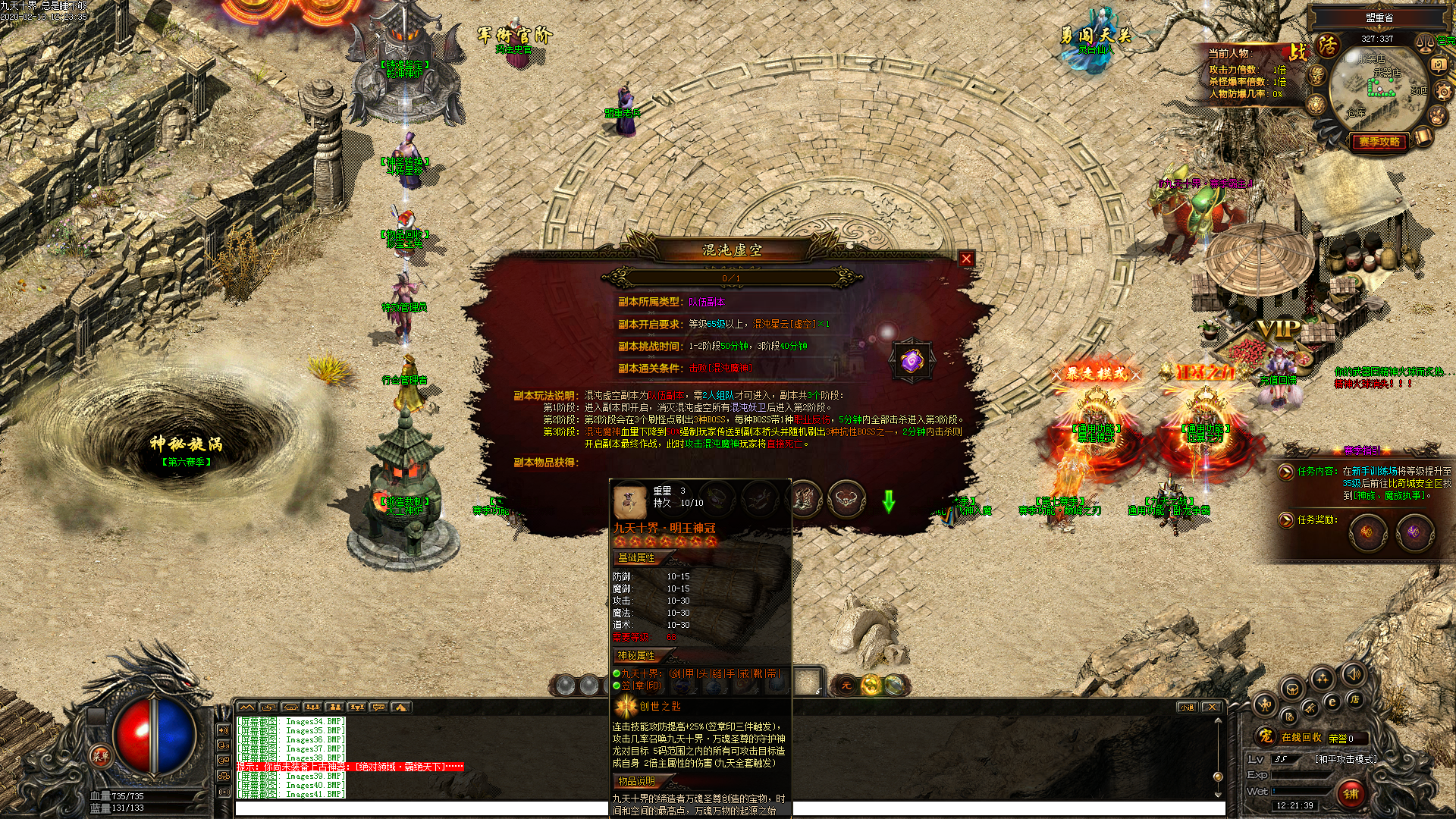1456x819 pixels.
Task: Click the red 铺 stall button
Action: [x=1351, y=793]
